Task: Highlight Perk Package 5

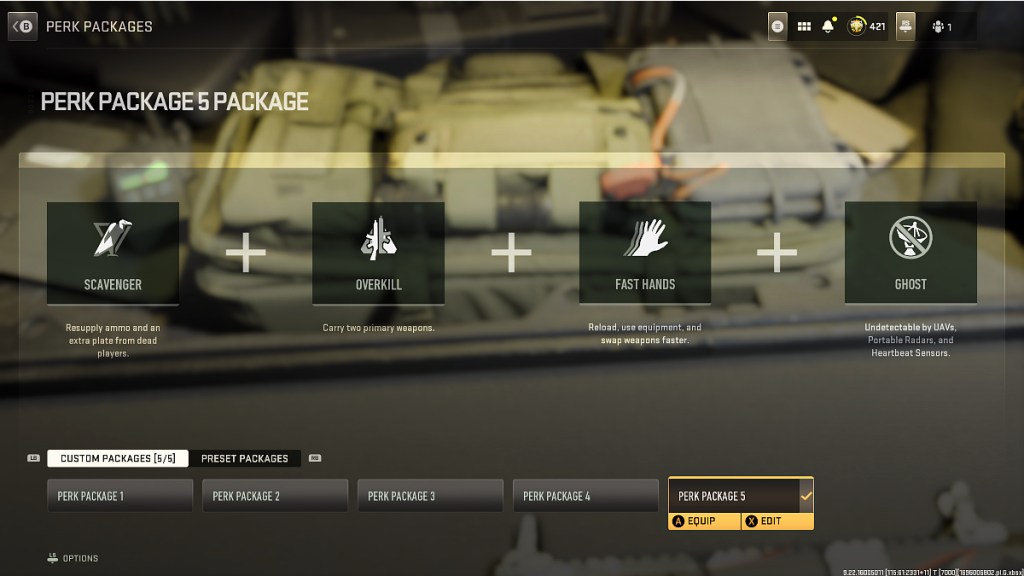Action: 740,496
